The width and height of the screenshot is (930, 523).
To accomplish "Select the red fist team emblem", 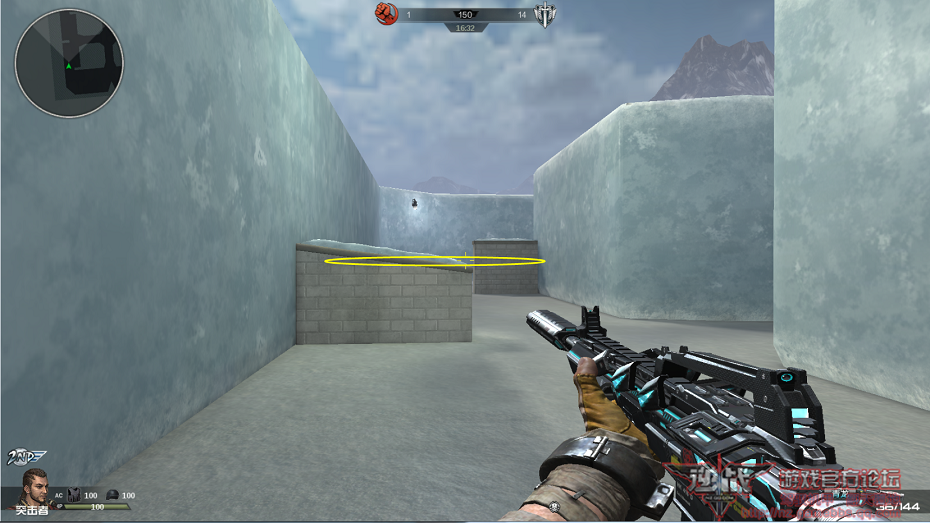I will (x=387, y=14).
